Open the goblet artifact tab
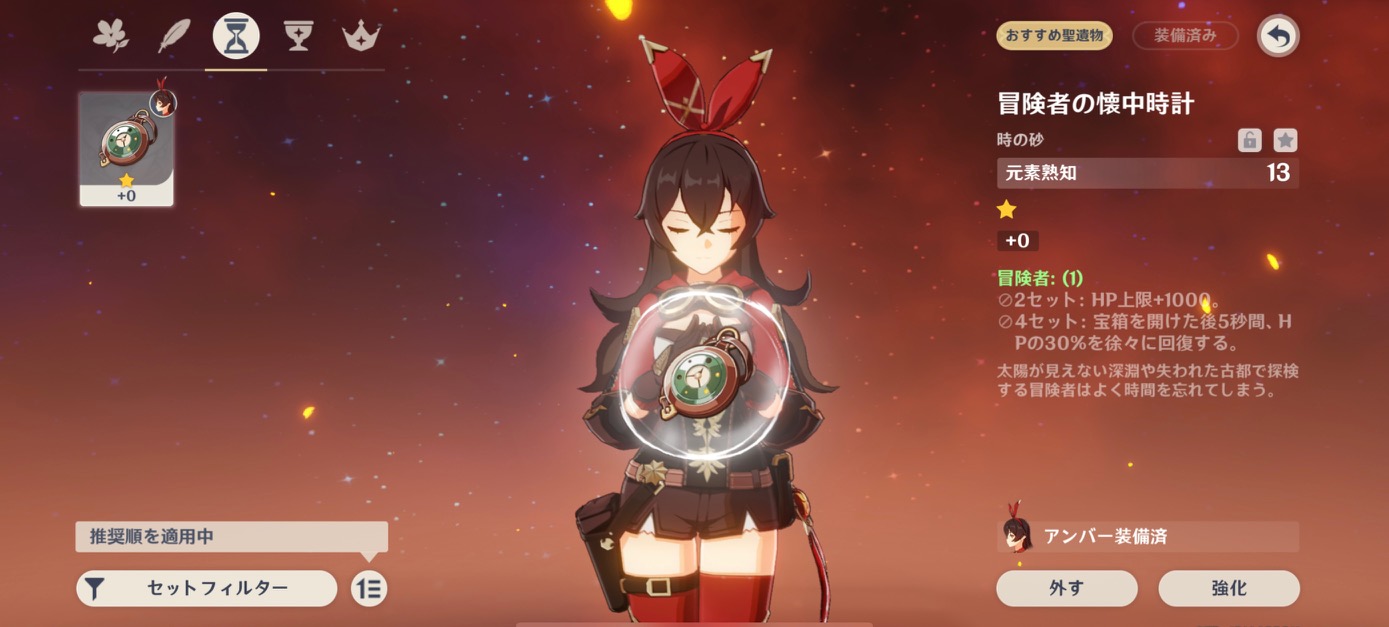The height and width of the screenshot is (627, 1389). pyautogui.click(x=298, y=36)
